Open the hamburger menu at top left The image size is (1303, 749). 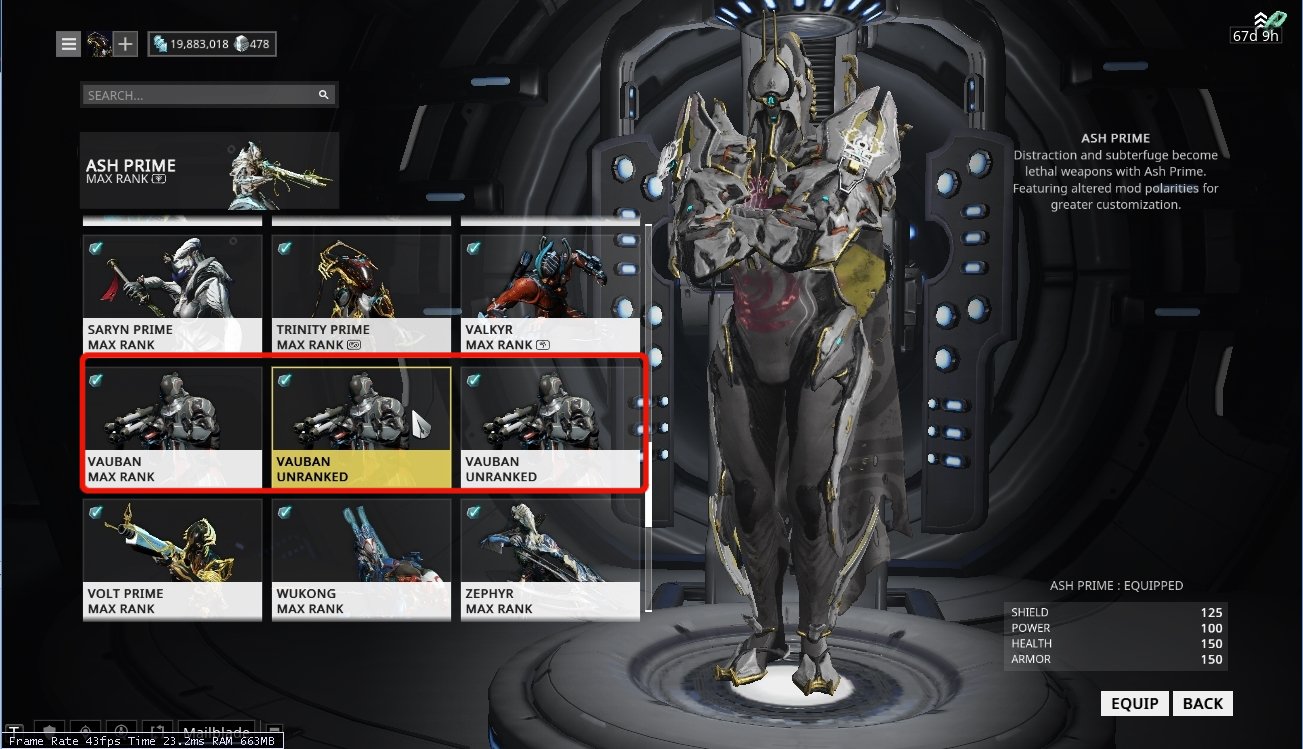coord(68,44)
